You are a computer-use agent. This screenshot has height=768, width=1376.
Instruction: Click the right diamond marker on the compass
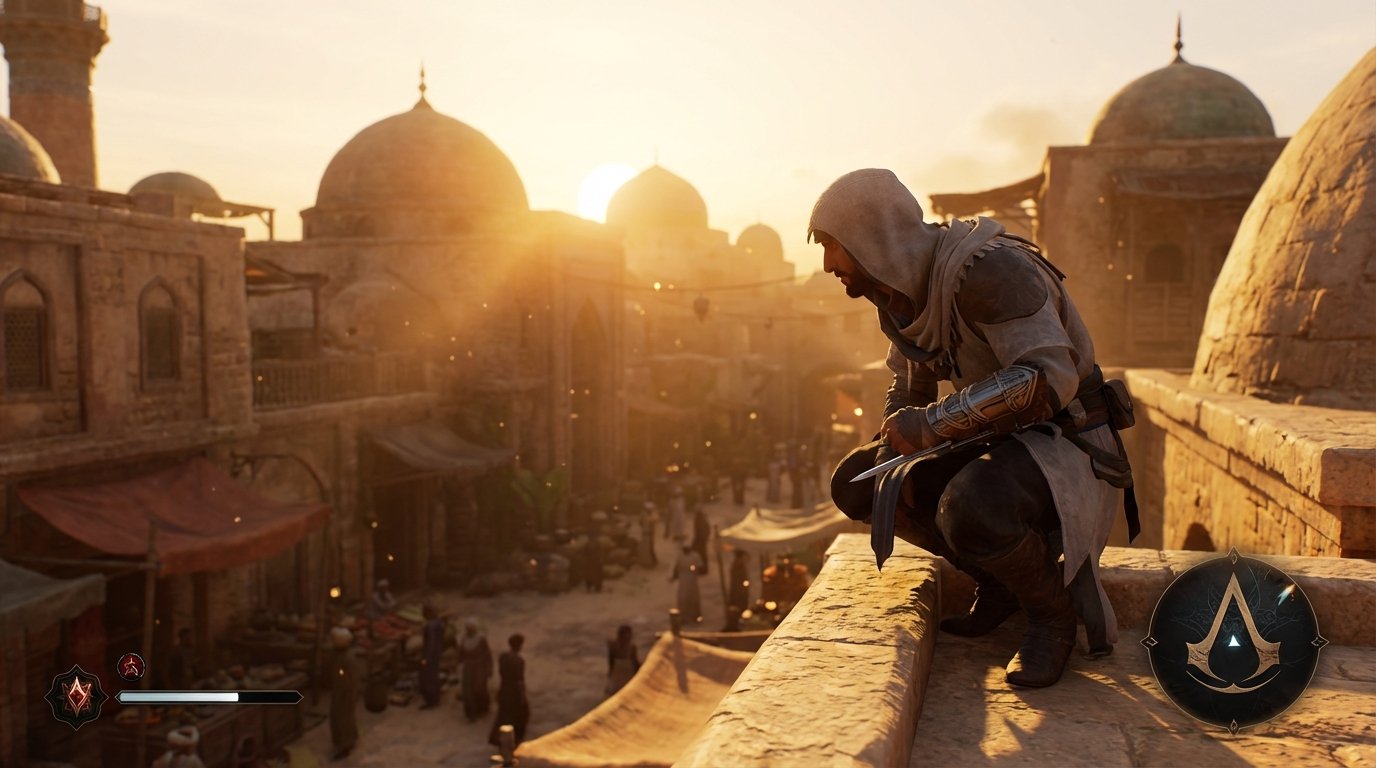1318,641
